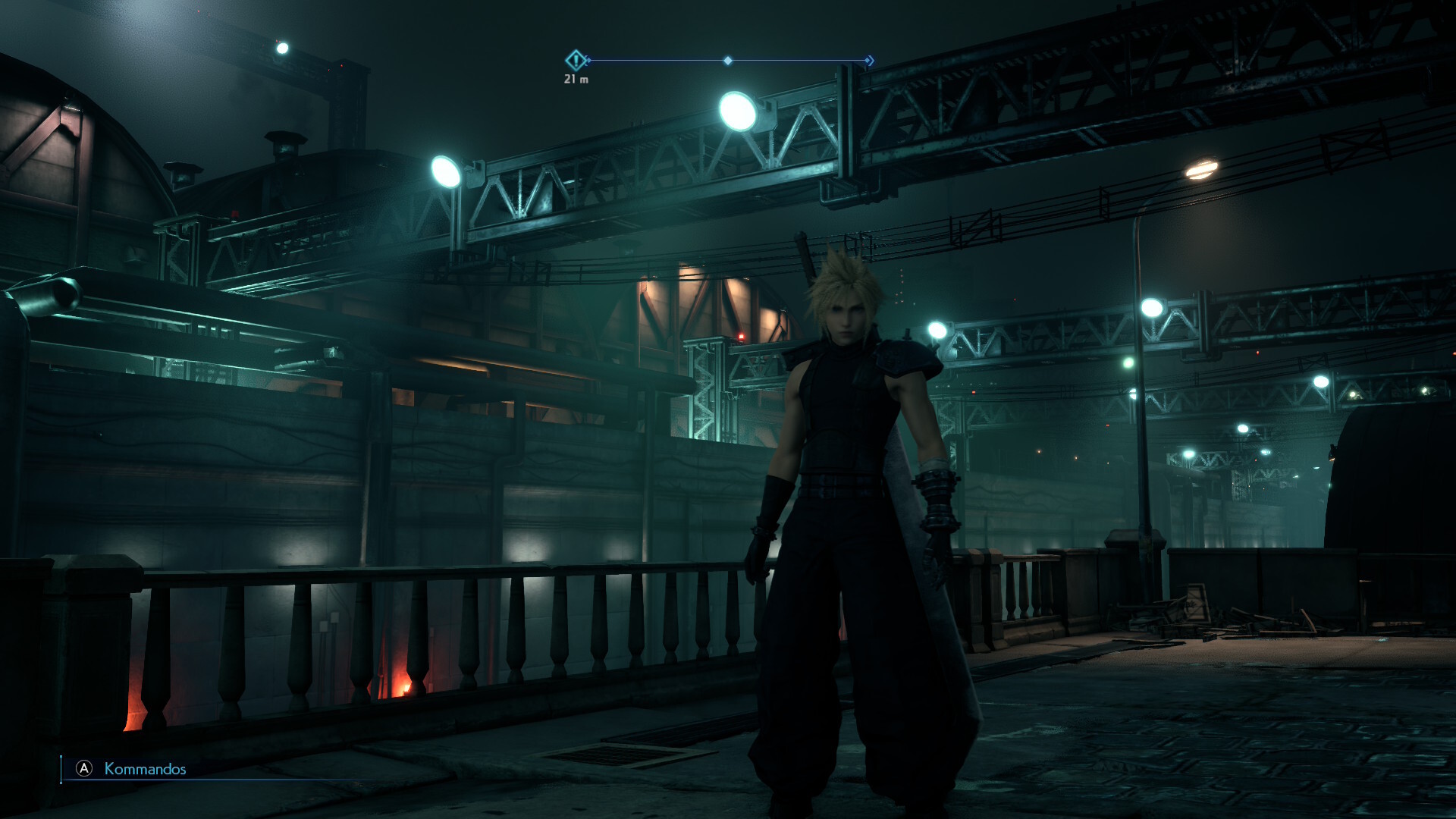Image resolution: width=1456 pixels, height=819 pixels.
Task: Select the objective marker with exclamation mark
Action: [576, 60]
